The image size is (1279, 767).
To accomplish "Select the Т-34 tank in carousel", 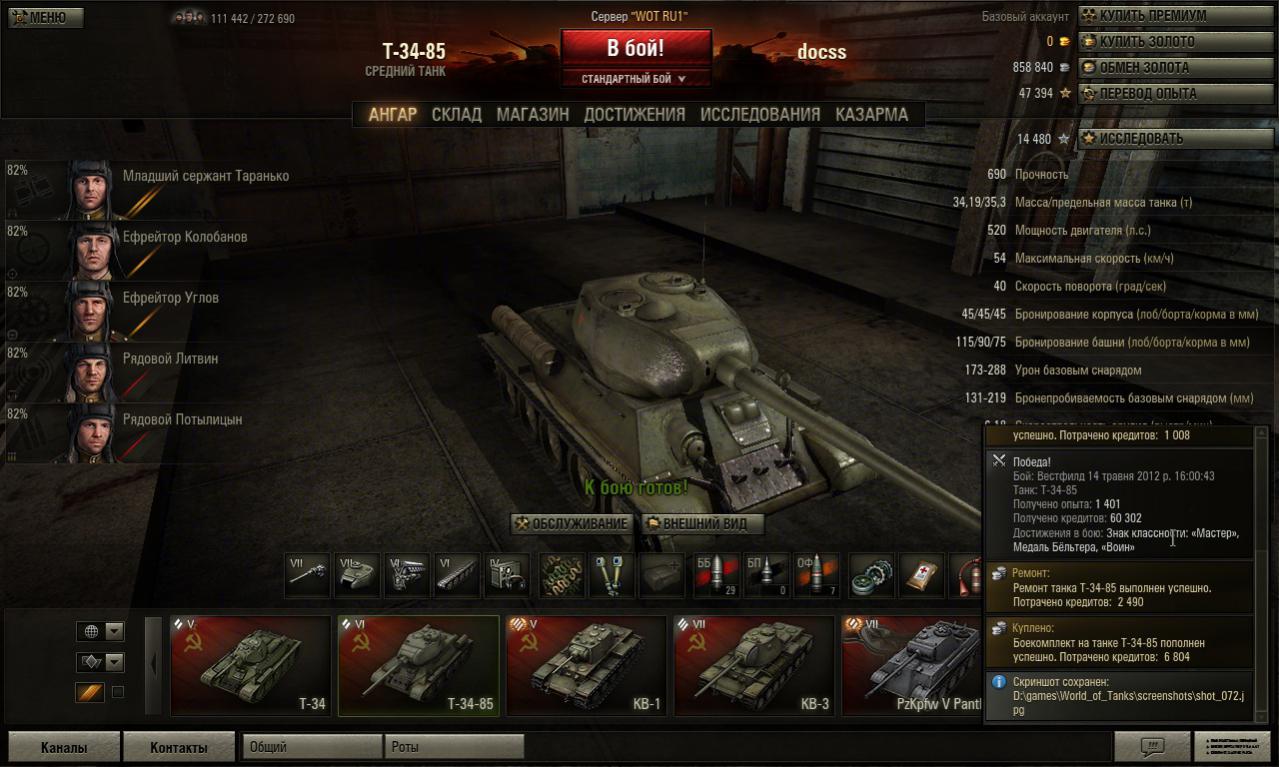I will coord(251,666).
